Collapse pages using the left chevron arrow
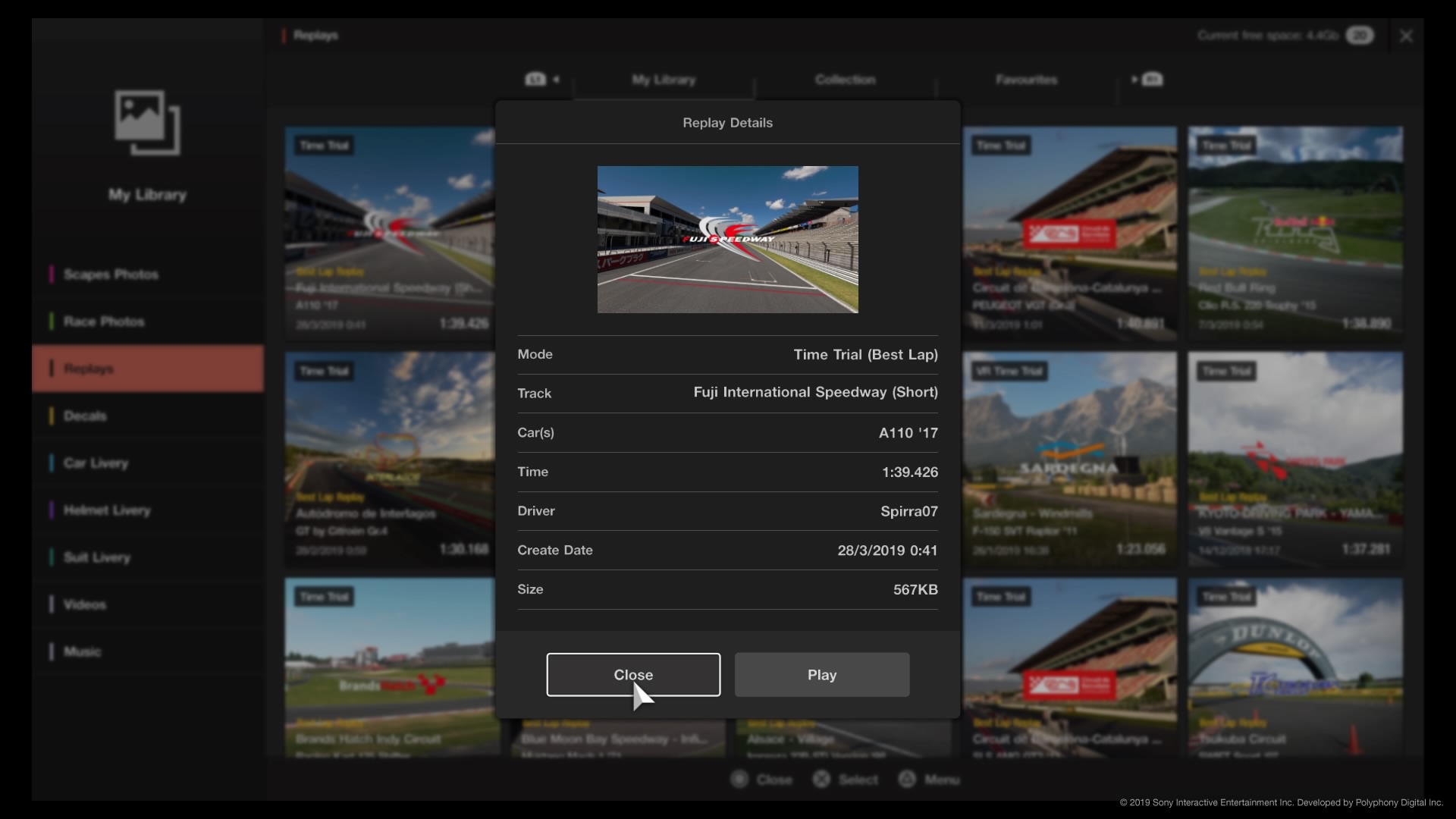The height and width of the screenshot is (819, 1456). [556, 80]
